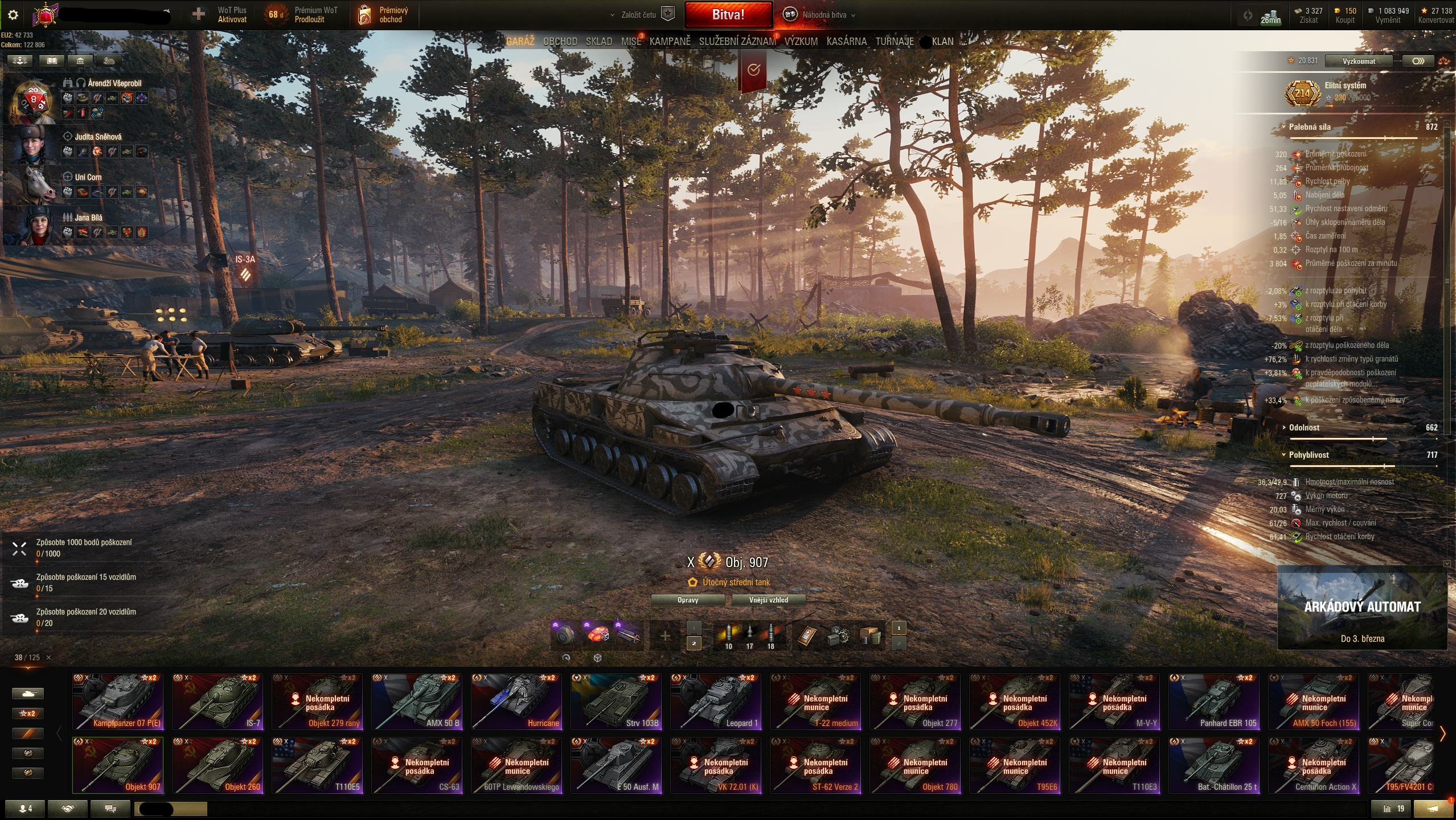Viewport: 1456px width, 820px height.
Task: Start the battle with the red Bitva! button
Action: pyautogui.click(x=728, y=15)
